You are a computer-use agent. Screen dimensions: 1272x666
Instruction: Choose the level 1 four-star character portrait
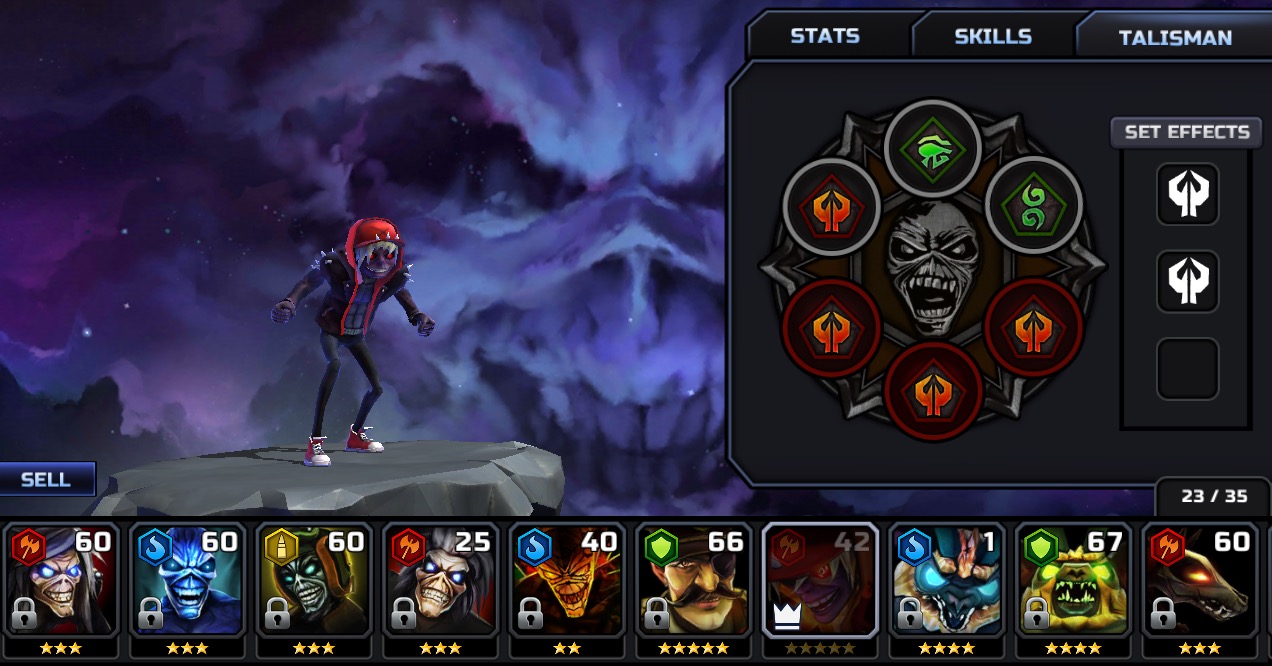tap(947, 581)
